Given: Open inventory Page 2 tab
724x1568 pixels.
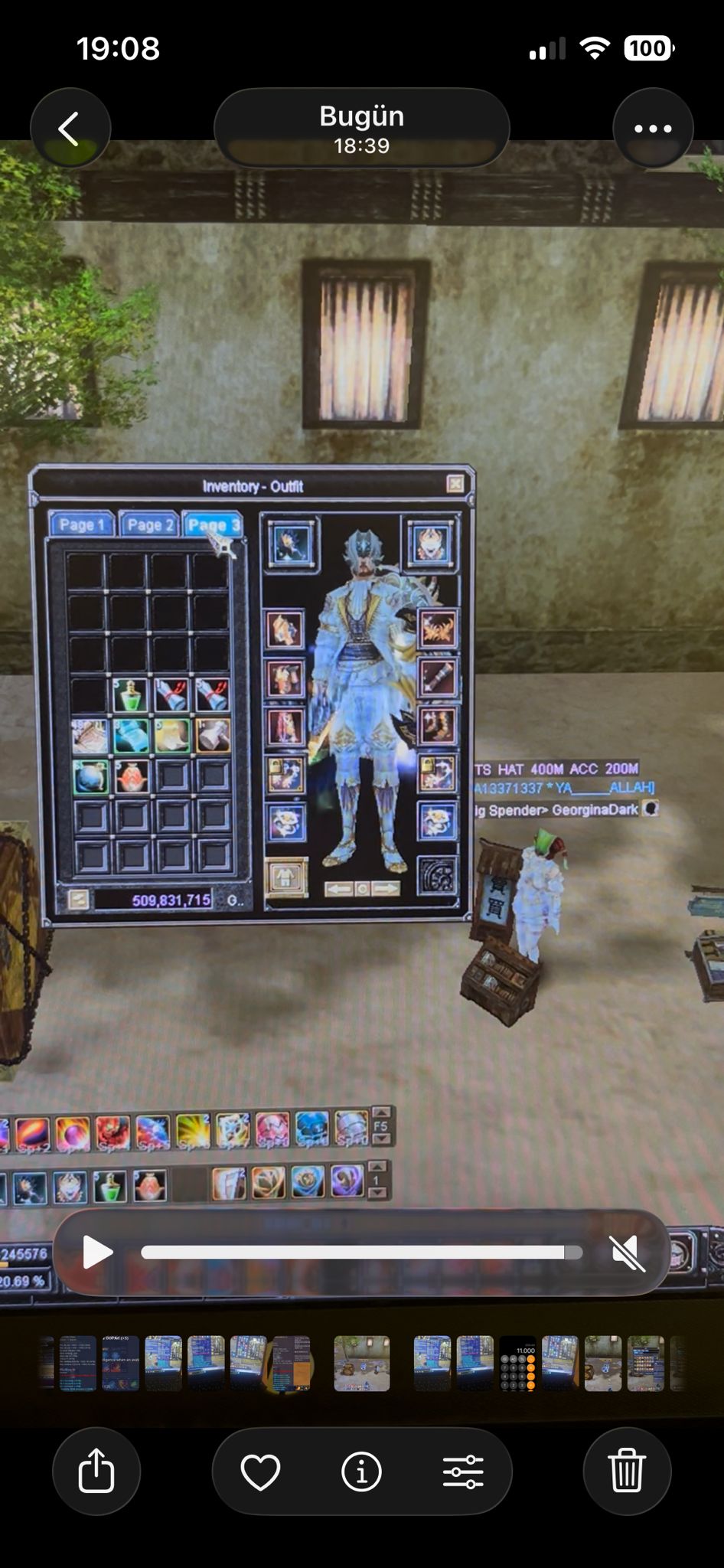Looking at the screenshot, I should [x=148, y=524].
